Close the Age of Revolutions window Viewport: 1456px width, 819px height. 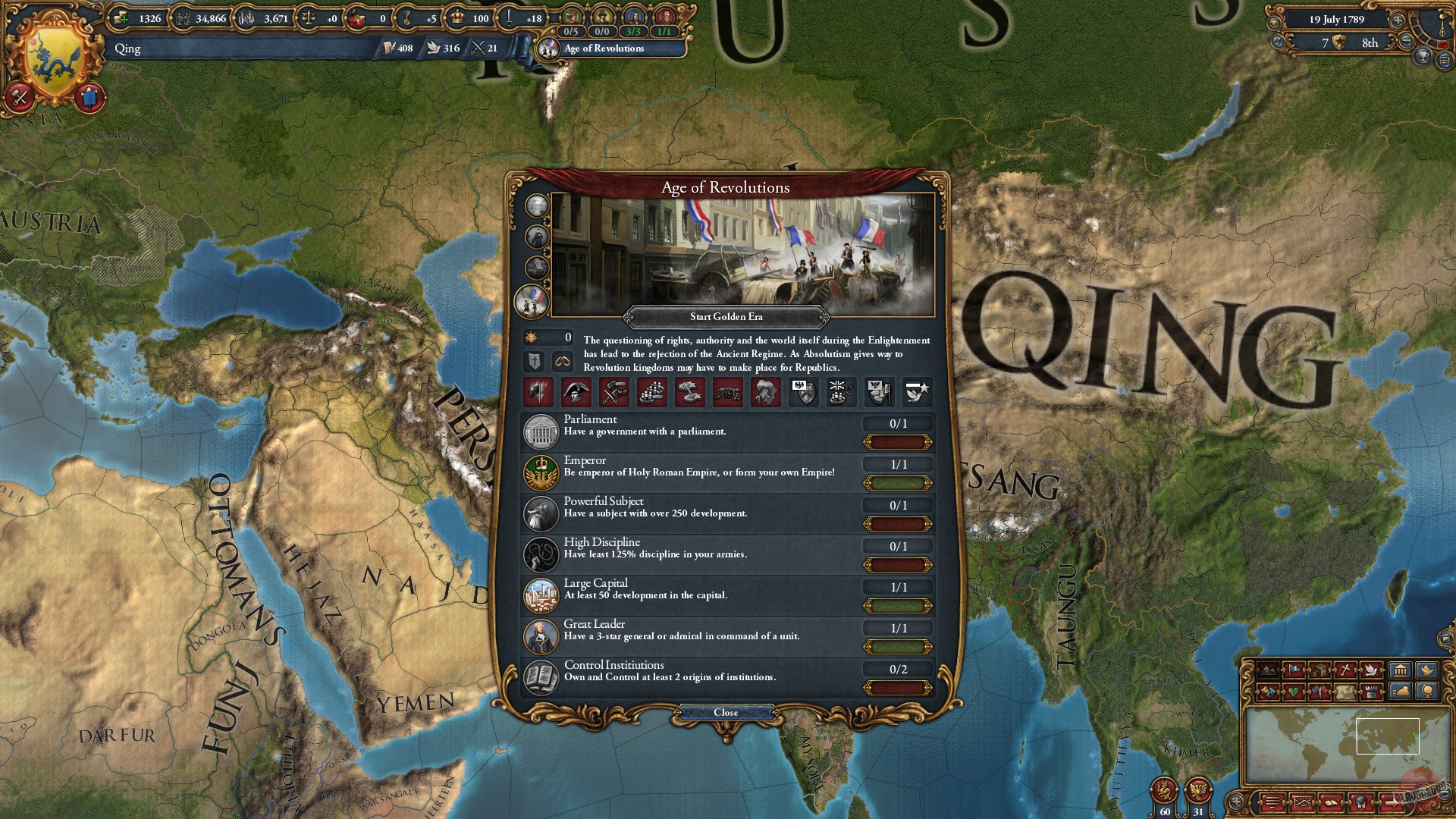point(727,712)
